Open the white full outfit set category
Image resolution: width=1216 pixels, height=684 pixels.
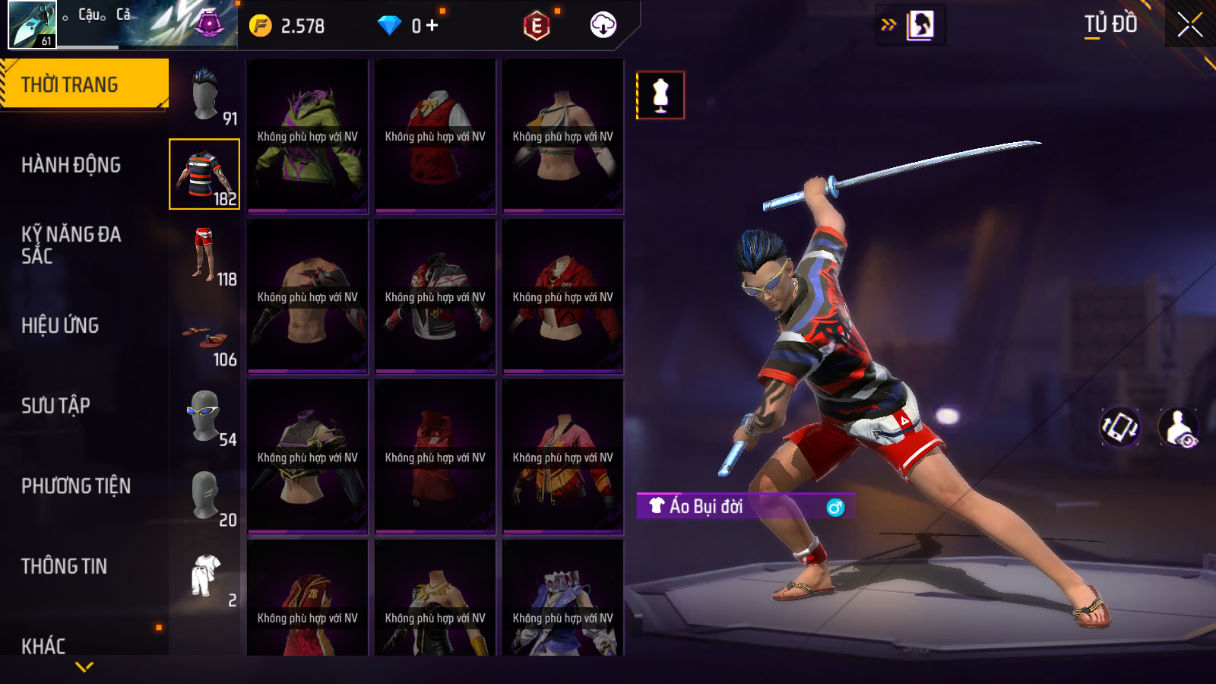[204, 575]
